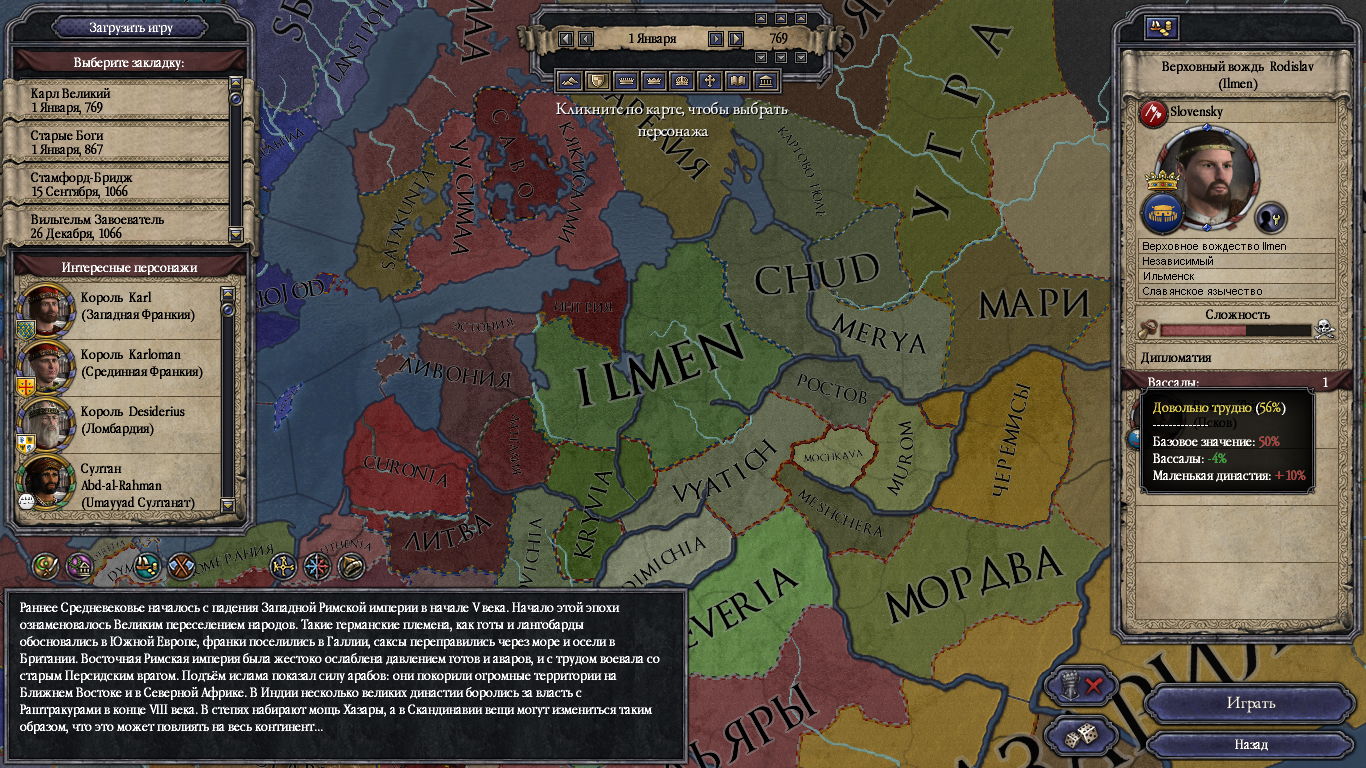Select the shield-shaped independent realms filter
This screenshot has height=768, width=1366.
[598, 79]
